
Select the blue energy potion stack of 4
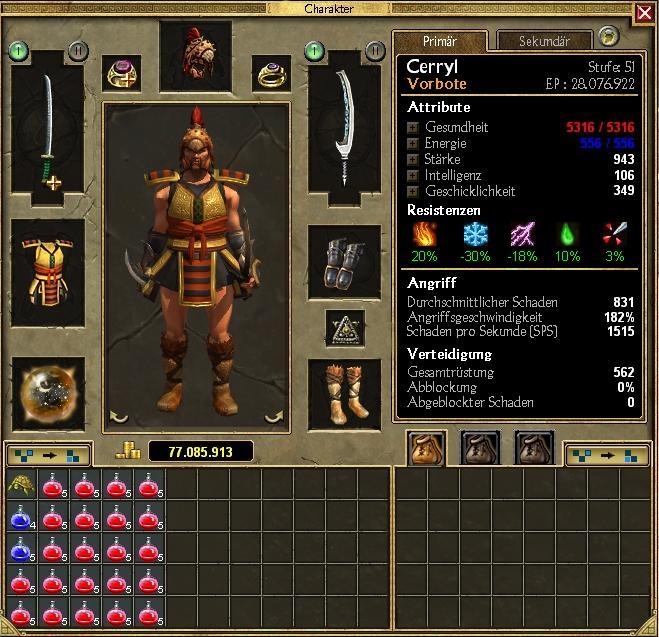(19, 517)
